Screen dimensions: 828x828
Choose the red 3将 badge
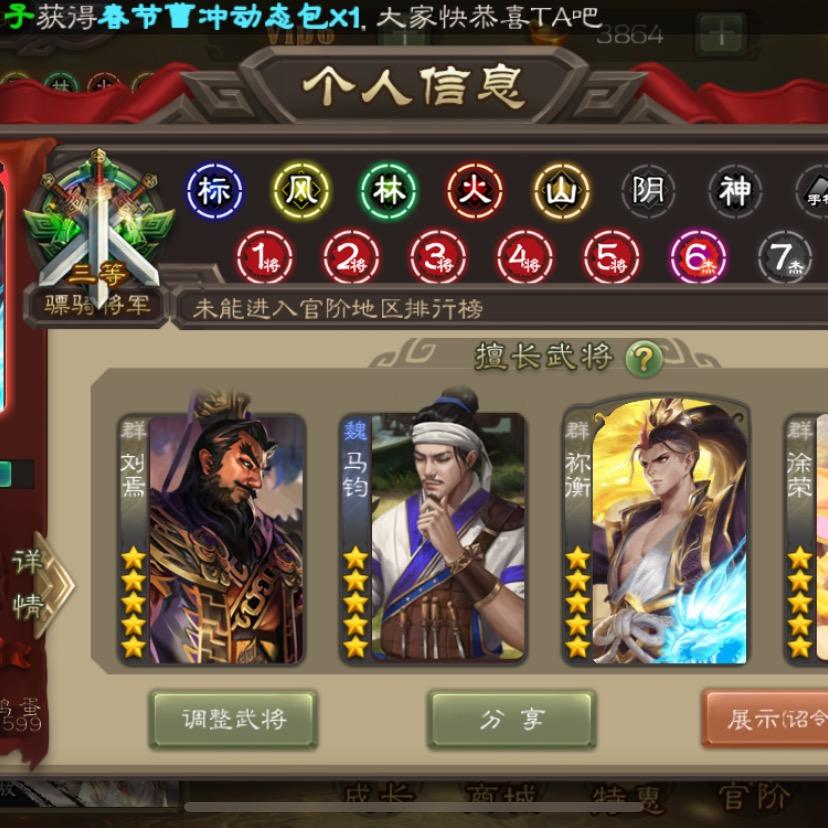tap(438, 258)
